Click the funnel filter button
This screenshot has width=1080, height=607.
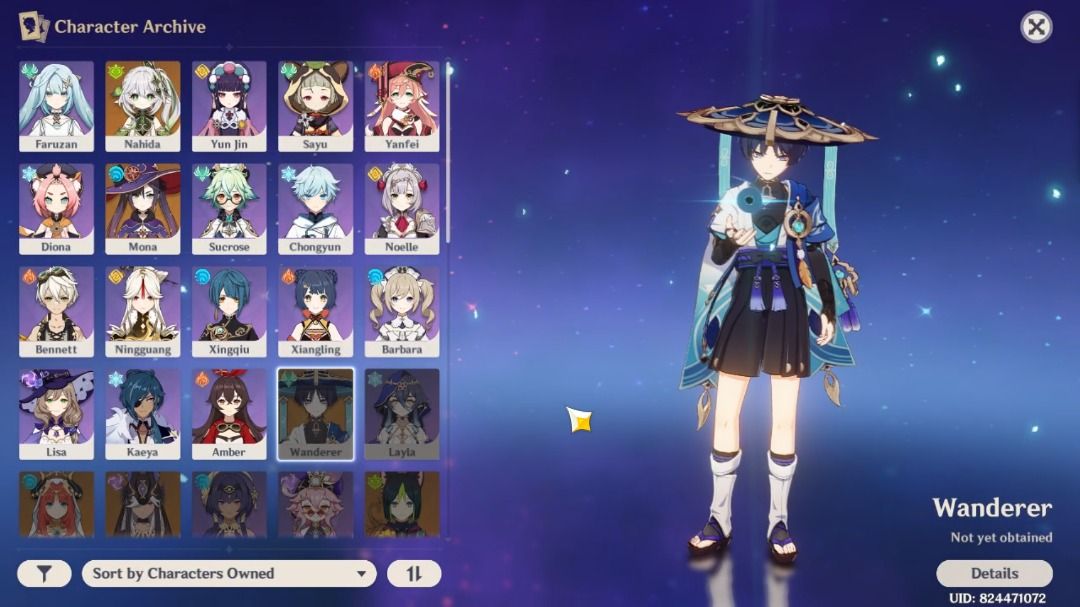[x=44, y=573]
